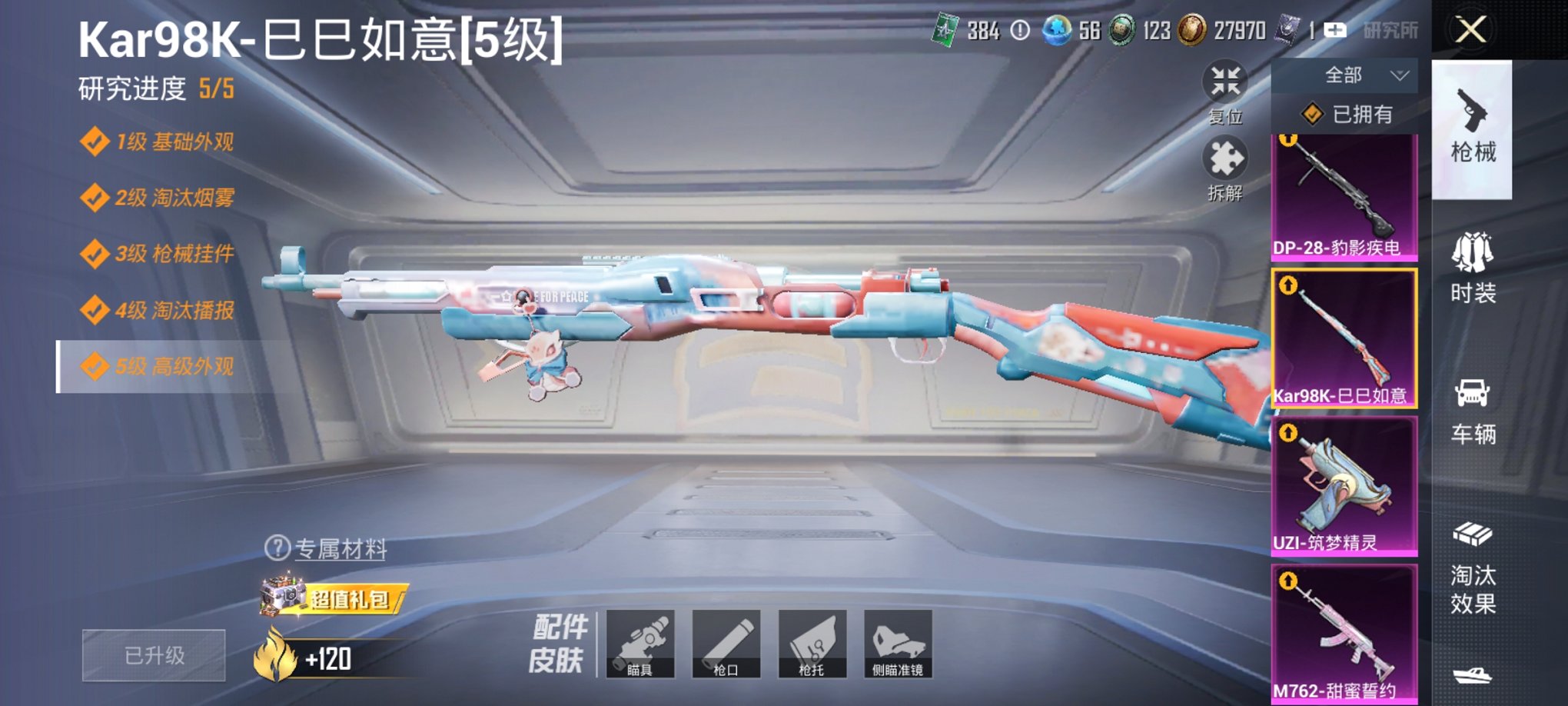The width and height of the screenshot is (1568, 706).
Task: Open the 侧瞄准镜 (side scope) slot
Action: 898,644
